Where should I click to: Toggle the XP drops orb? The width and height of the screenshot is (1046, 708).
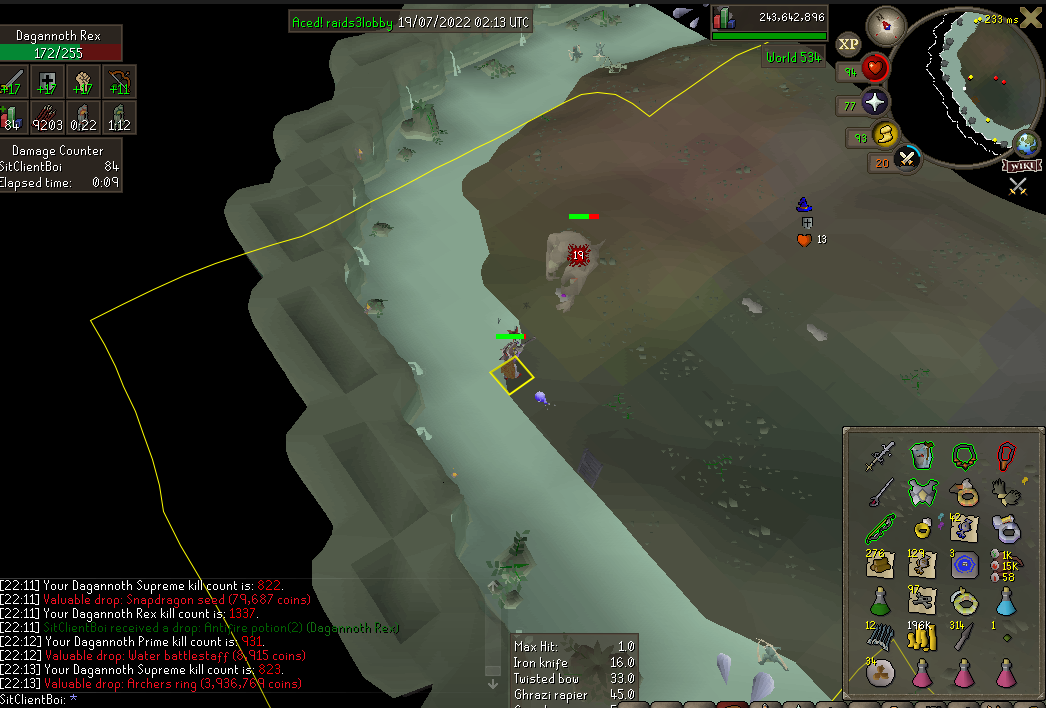(849, 43)
